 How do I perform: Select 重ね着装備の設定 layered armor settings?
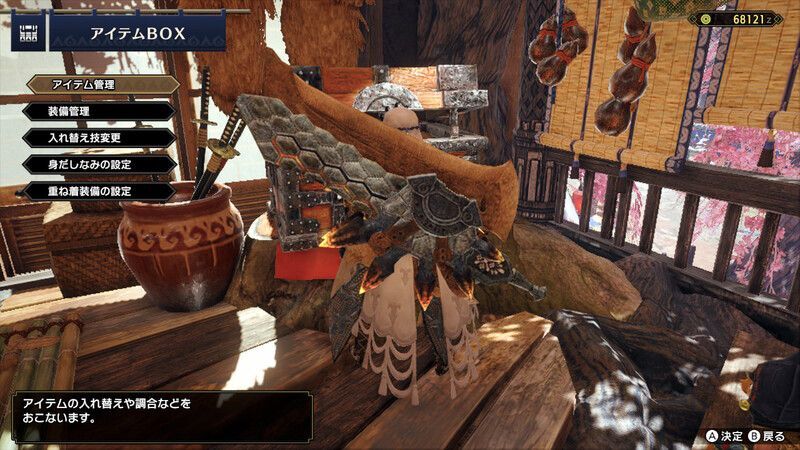click(x=98, y=189)
